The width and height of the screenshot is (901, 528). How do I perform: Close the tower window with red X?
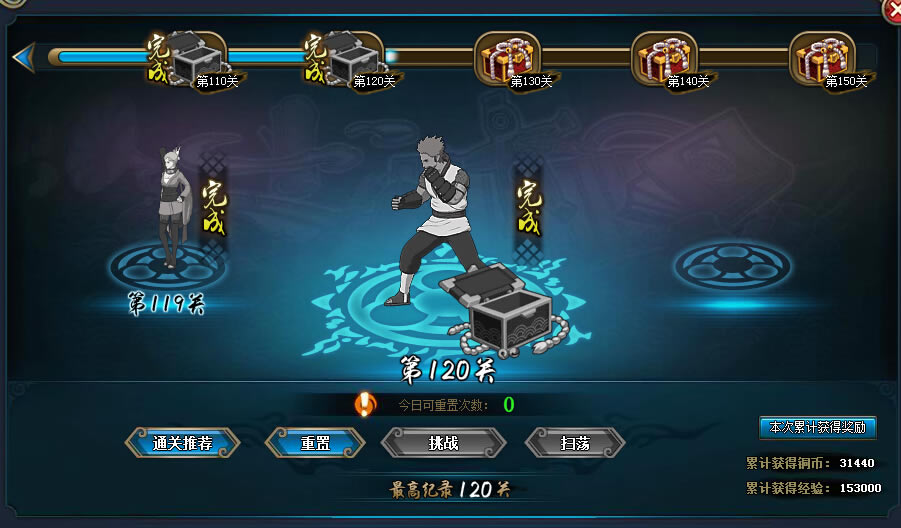point(891,10)
